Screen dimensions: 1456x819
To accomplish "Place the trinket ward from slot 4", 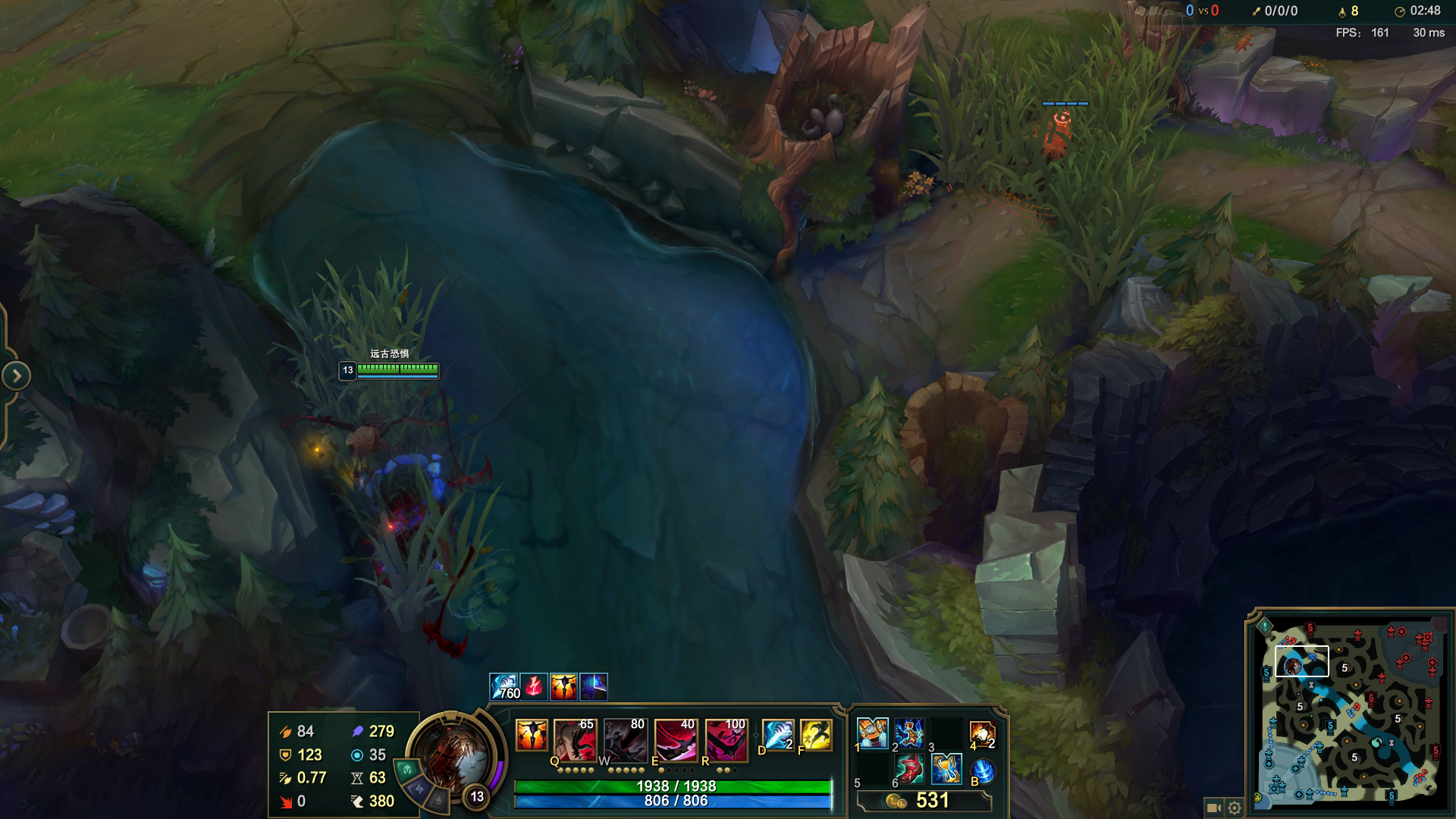I will pyautogui.click(x=982, y=734).
